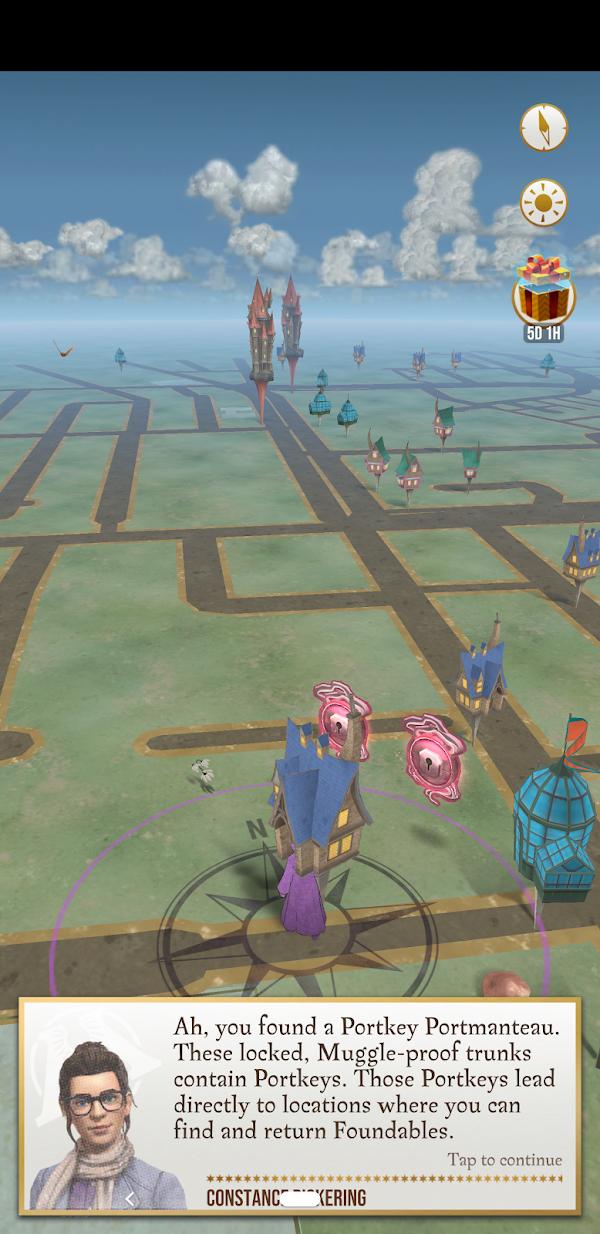Viewport: 600px width, 1234px height.
Task: Open the sun weather icon
Action: click(544, 203)
